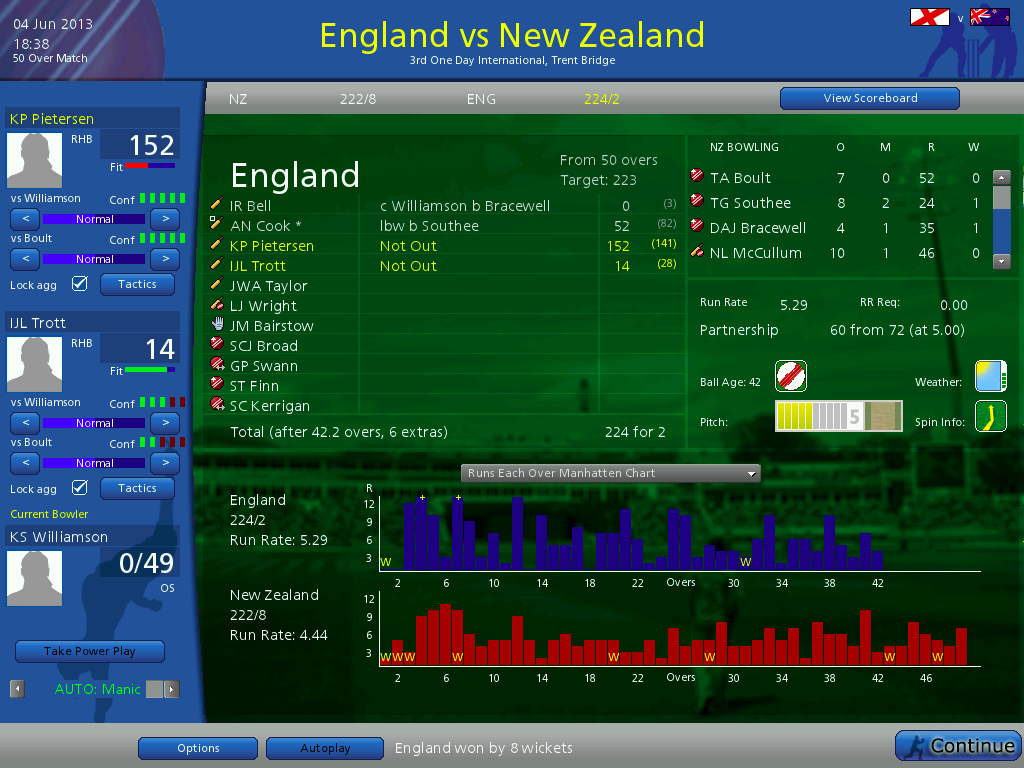Open Tactics for IJL Trott
Screen dimensions: 1024x768
(137, 488)
